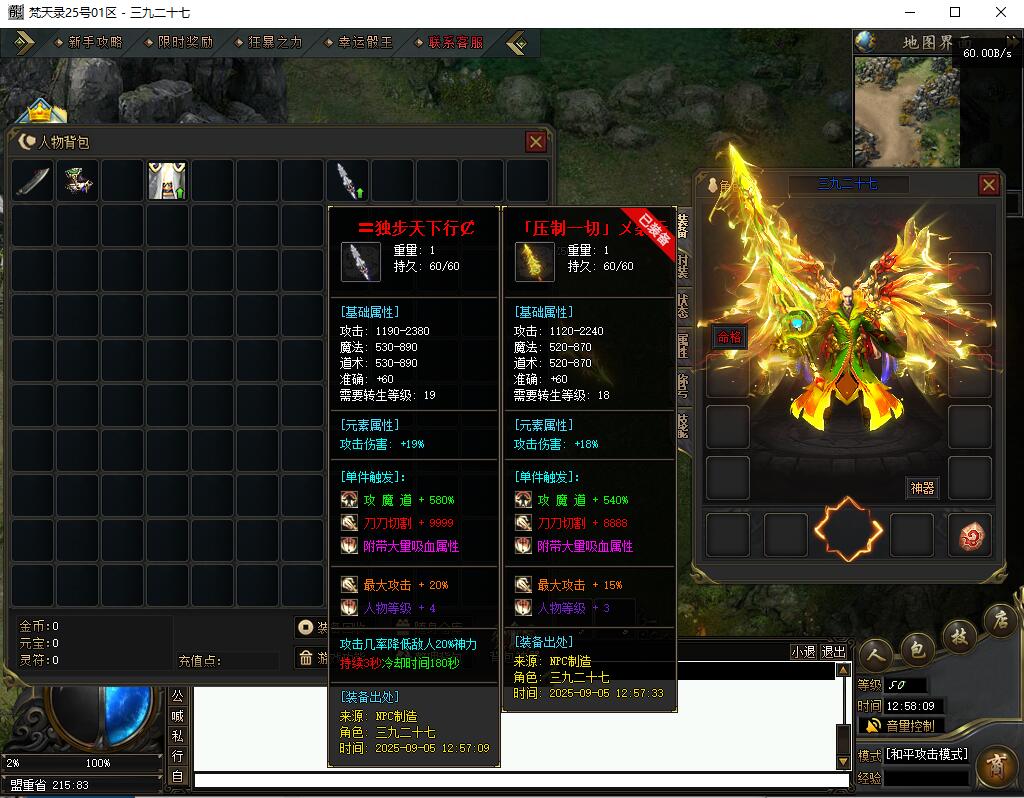Open the 店 shop round button

(x=998, y=620)
